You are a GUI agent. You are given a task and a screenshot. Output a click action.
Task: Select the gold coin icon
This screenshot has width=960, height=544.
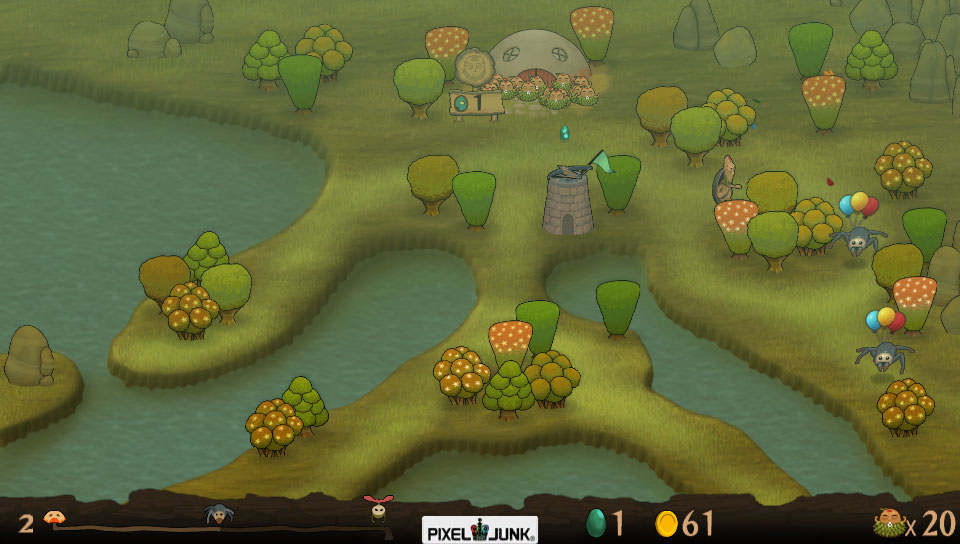point(667,523)
